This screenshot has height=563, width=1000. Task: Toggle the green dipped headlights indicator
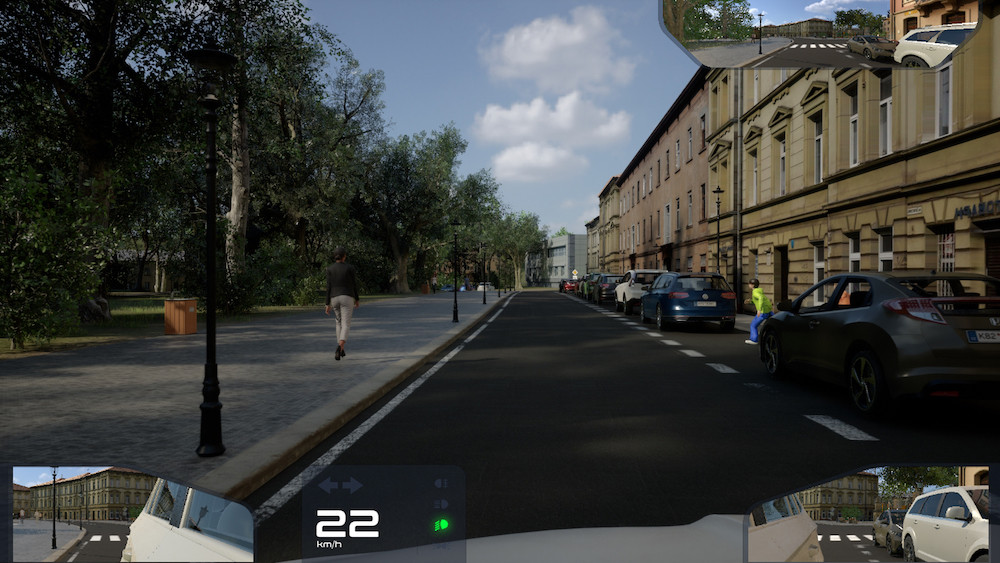(440, 524)
